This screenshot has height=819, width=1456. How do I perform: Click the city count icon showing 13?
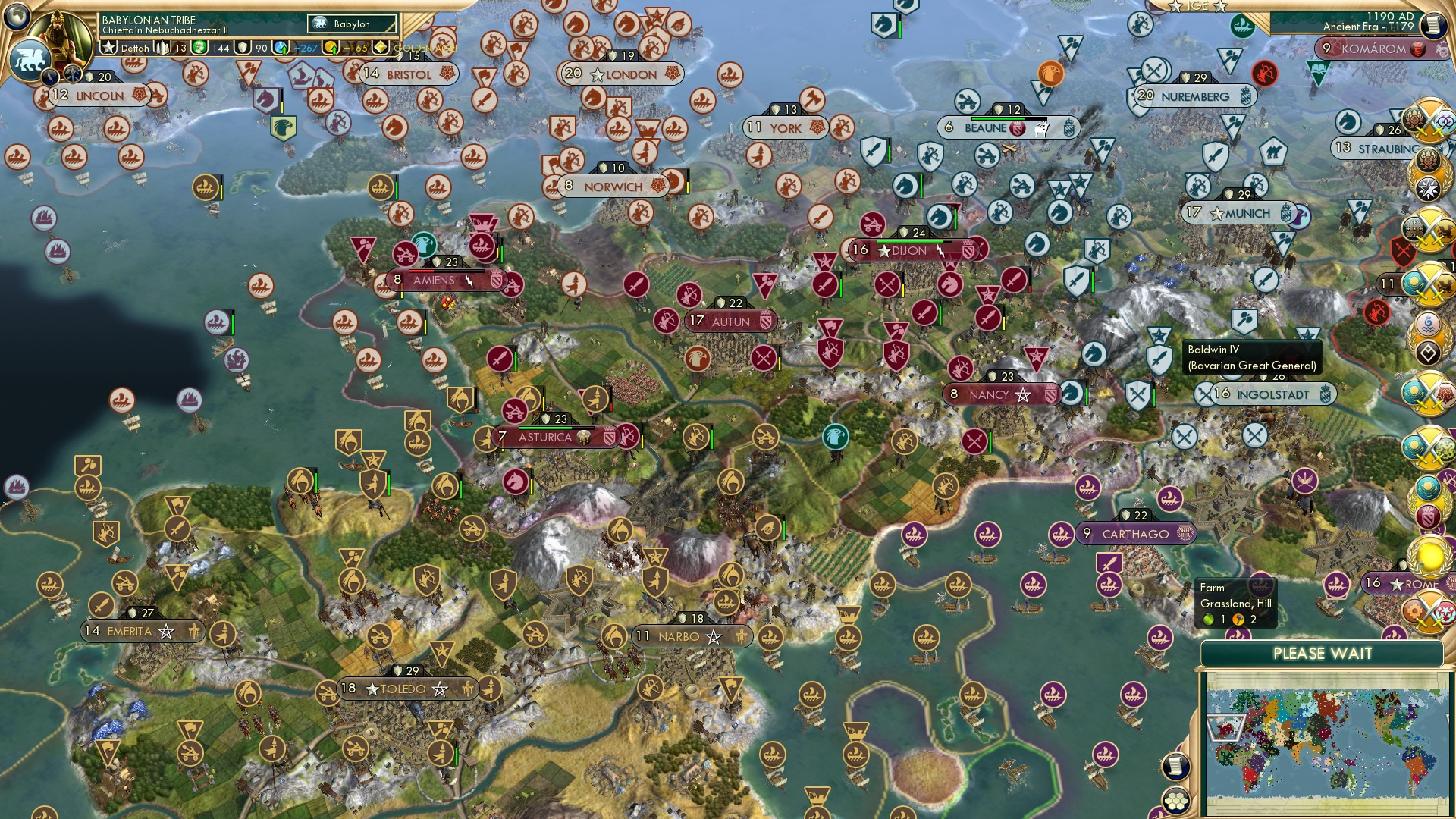tap(164, 47)
